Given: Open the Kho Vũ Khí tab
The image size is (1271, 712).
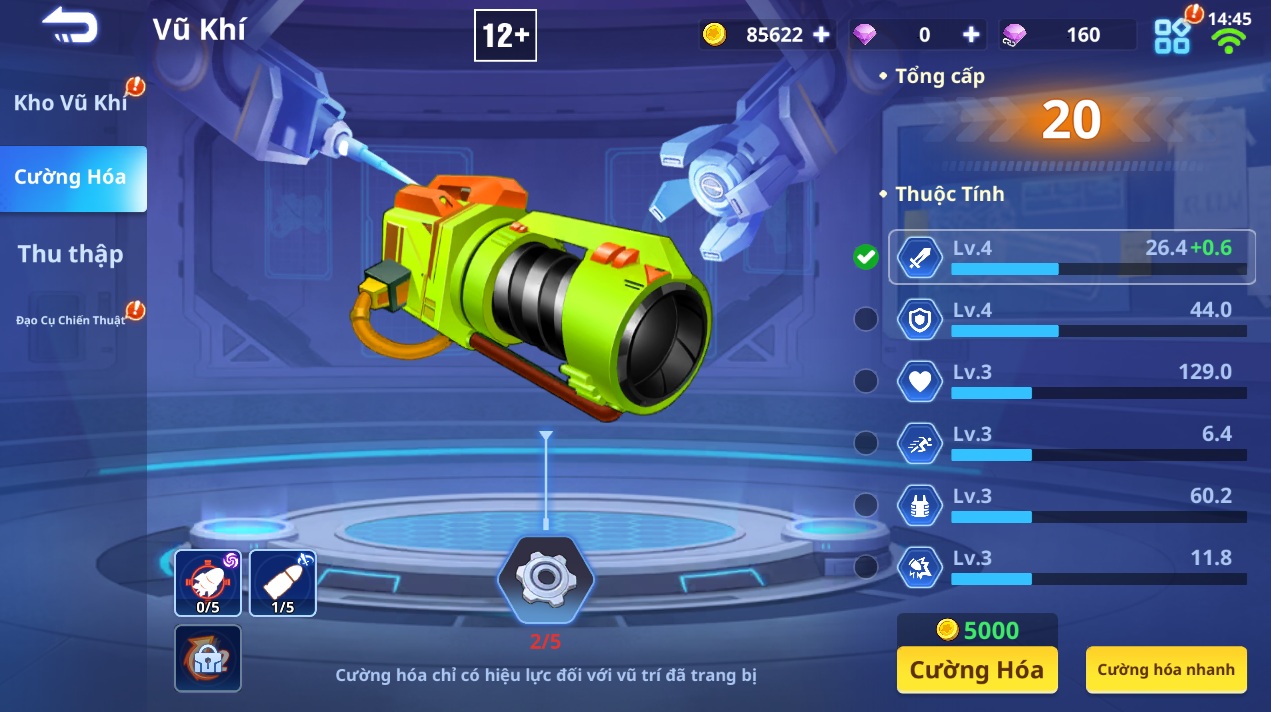Looking at the screenshot, I should pos(72,103).
